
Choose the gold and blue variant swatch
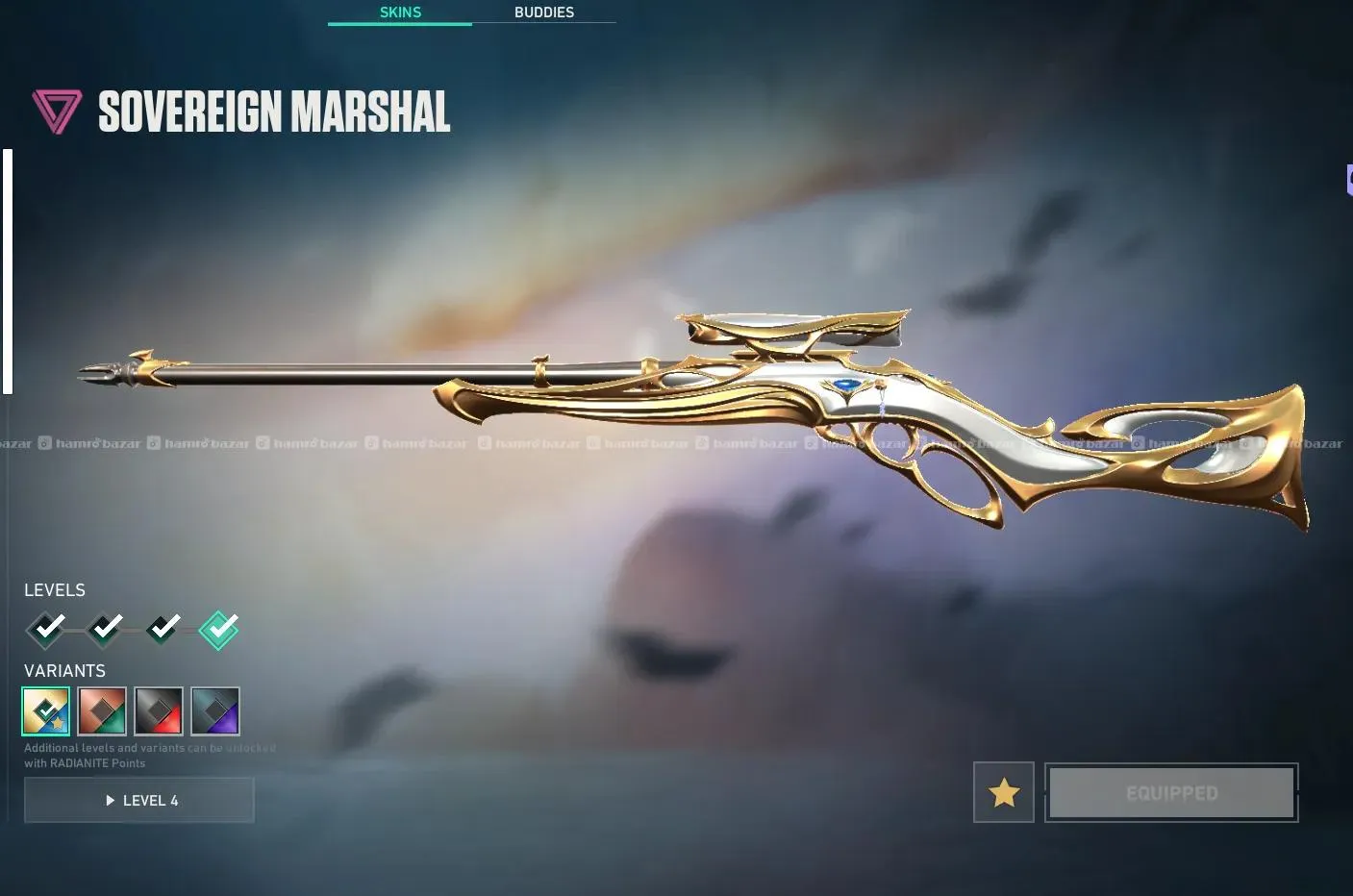[46, 711]
